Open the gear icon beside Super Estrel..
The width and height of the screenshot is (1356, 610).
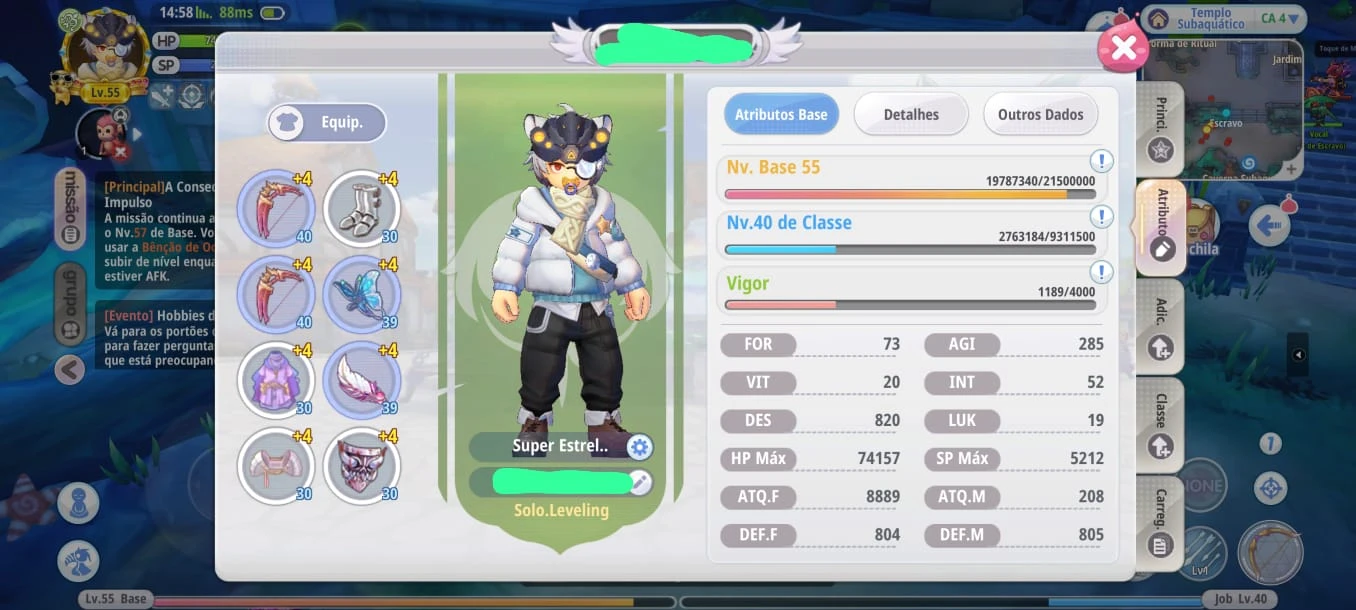[x=640, y=447]
